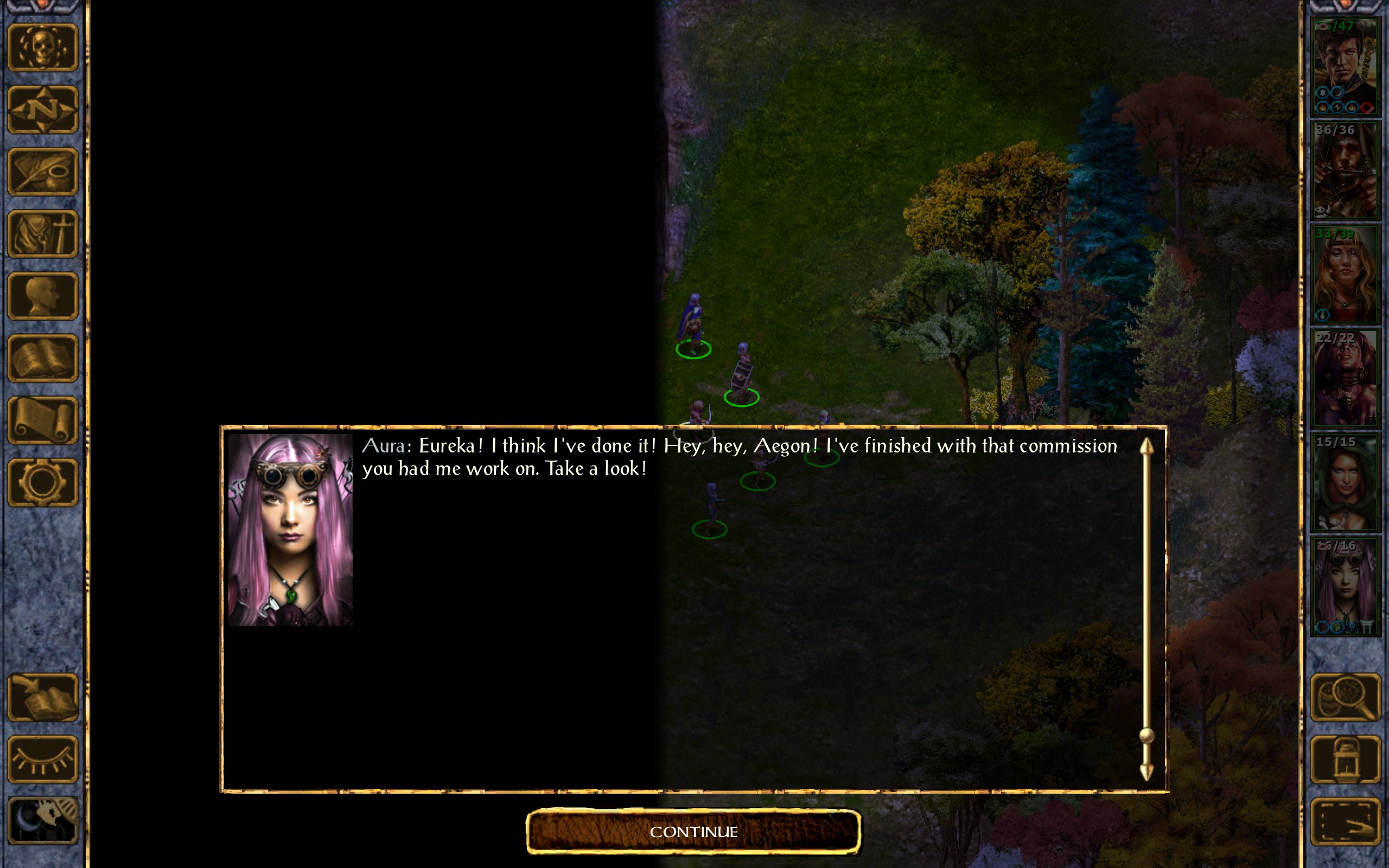Select the dark-haired male leader portrait
1389x868 pixels.
[x=1345, y=66]
